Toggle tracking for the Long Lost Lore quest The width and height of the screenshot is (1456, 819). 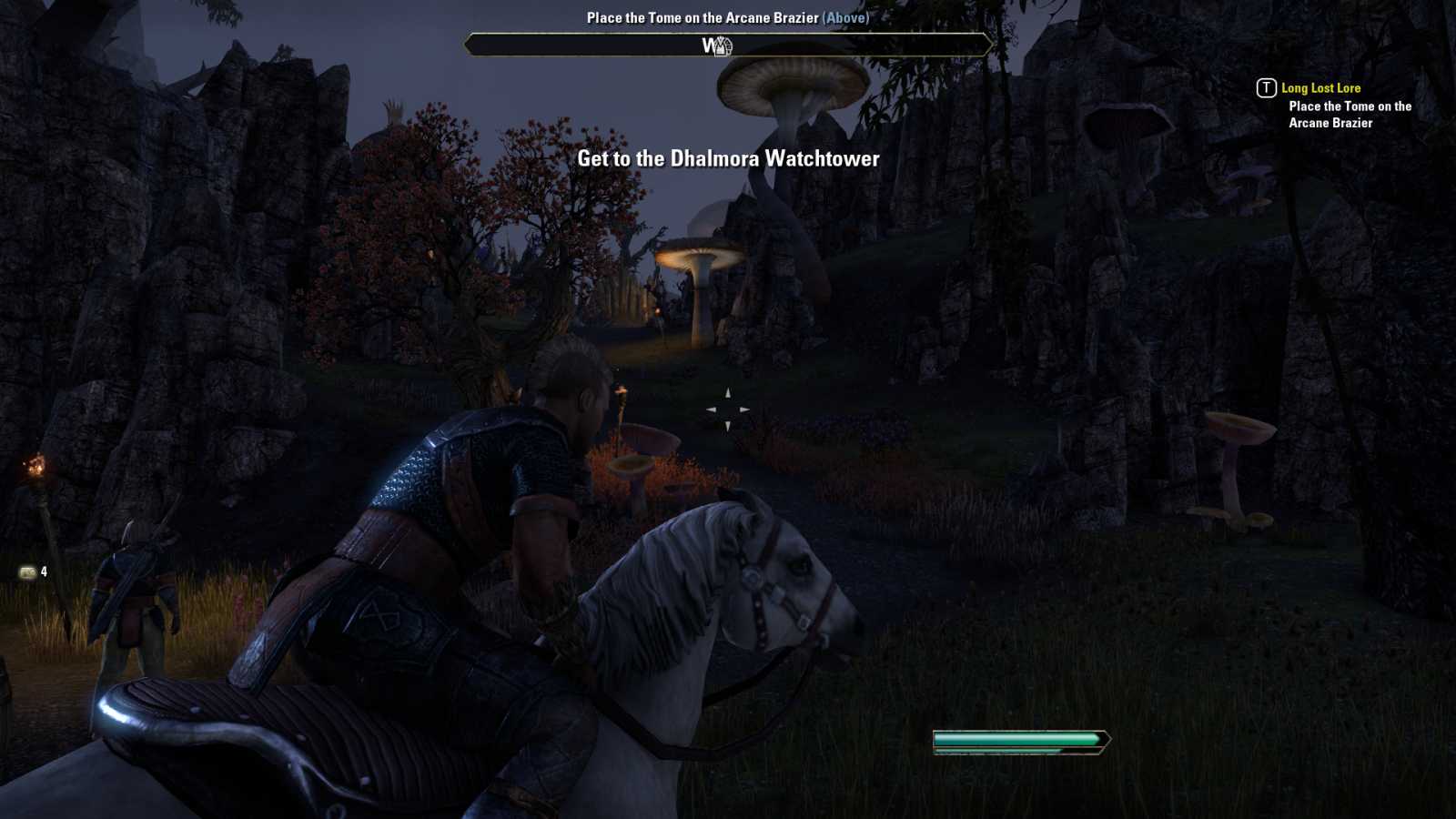1320,88
